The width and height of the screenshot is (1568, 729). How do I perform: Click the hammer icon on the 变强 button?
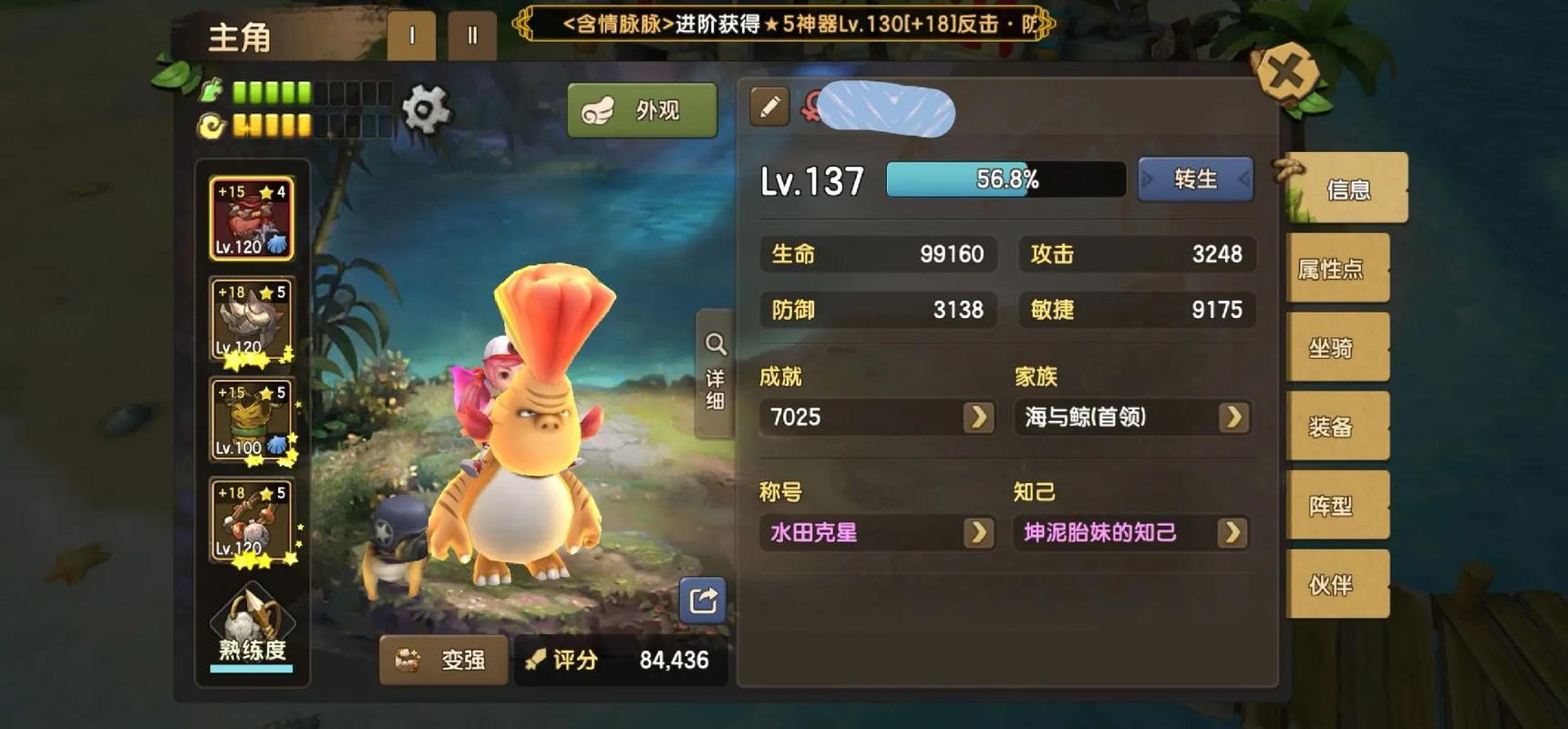407,660
